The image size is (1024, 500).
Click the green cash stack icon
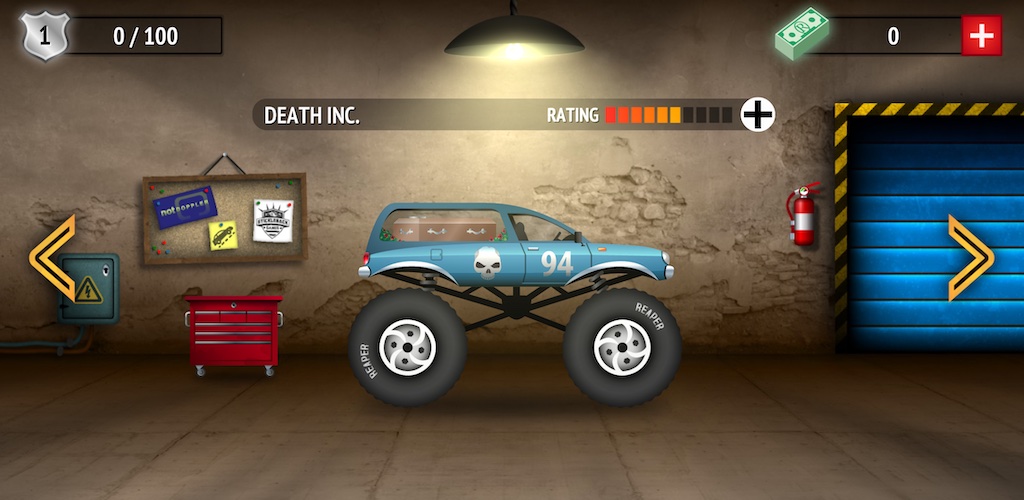click(803, 35)
